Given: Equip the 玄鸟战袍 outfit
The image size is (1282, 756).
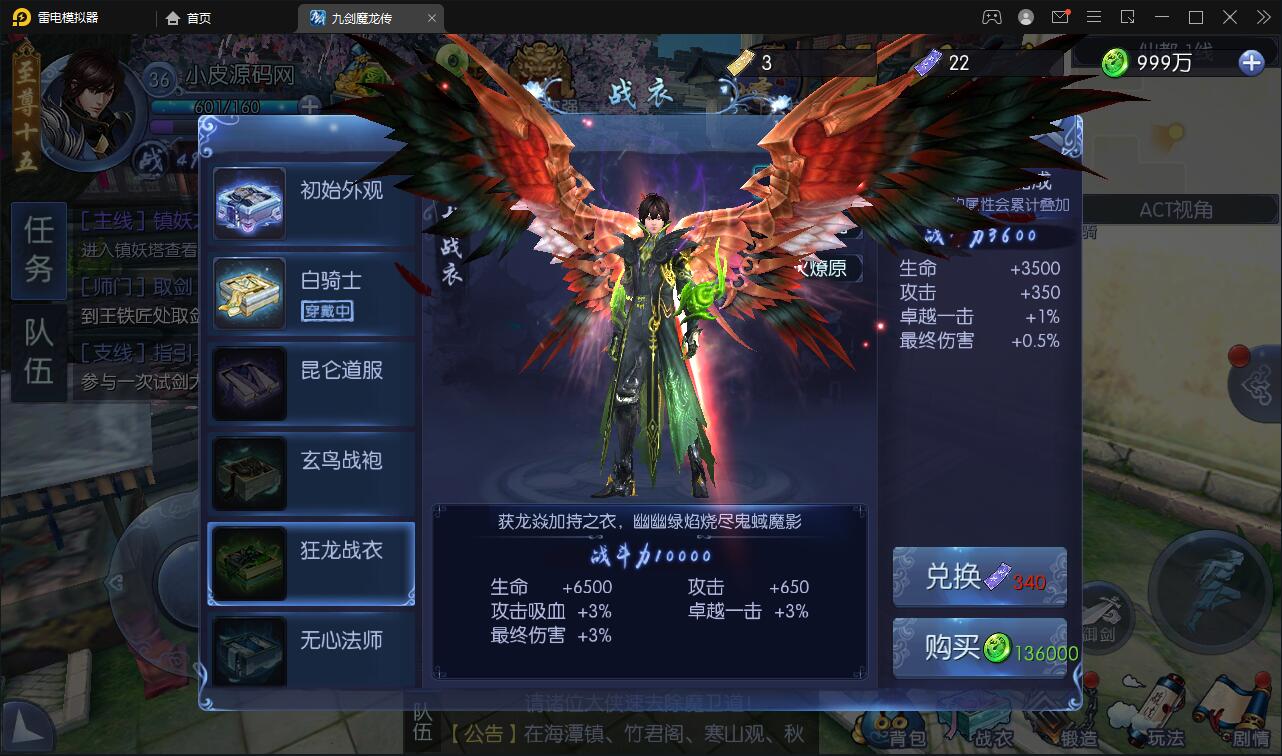Looking at the screenshot, I should coord(310,472).
